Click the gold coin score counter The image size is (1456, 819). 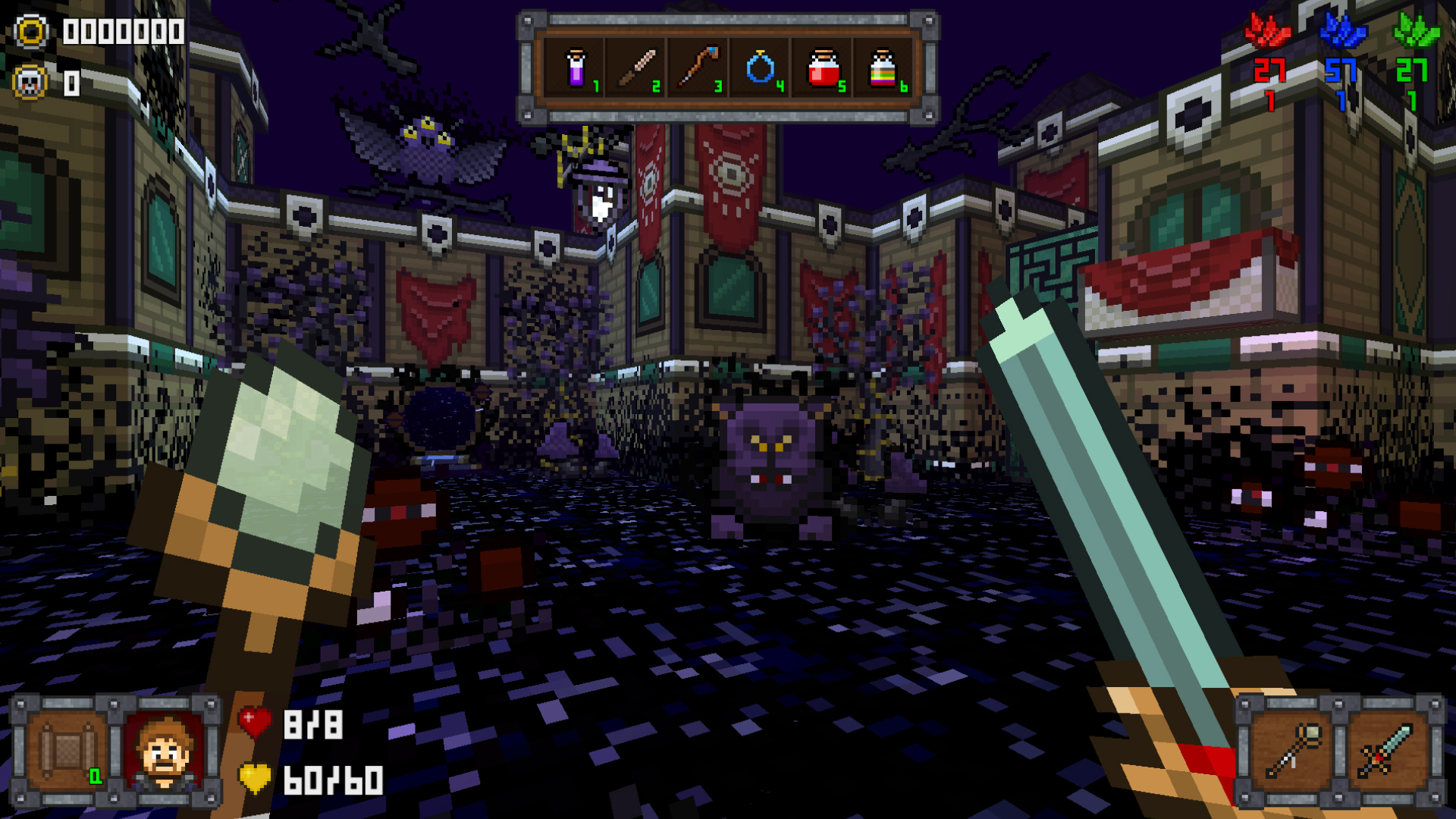click(x=32, y=32)
